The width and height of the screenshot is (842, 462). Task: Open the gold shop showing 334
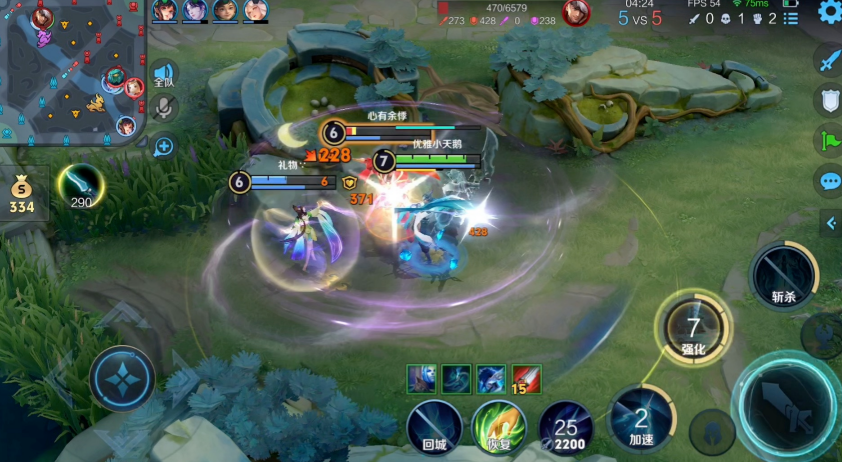tap(22, 194)
